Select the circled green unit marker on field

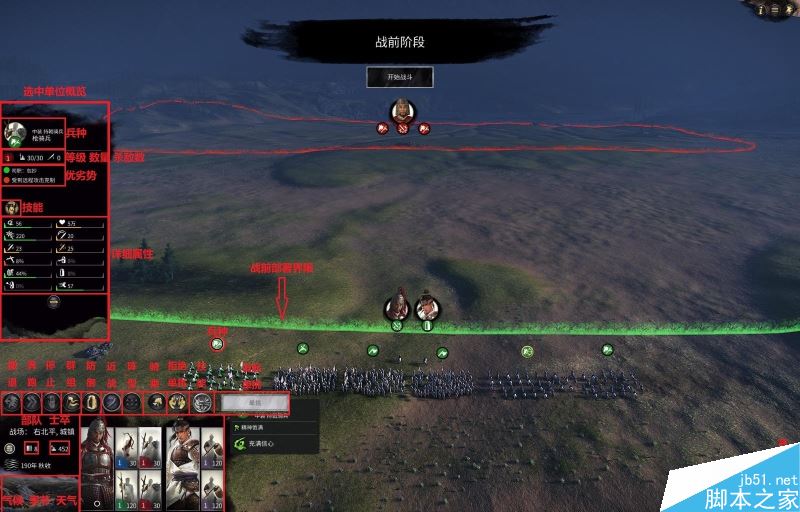[x=217, y=343]
